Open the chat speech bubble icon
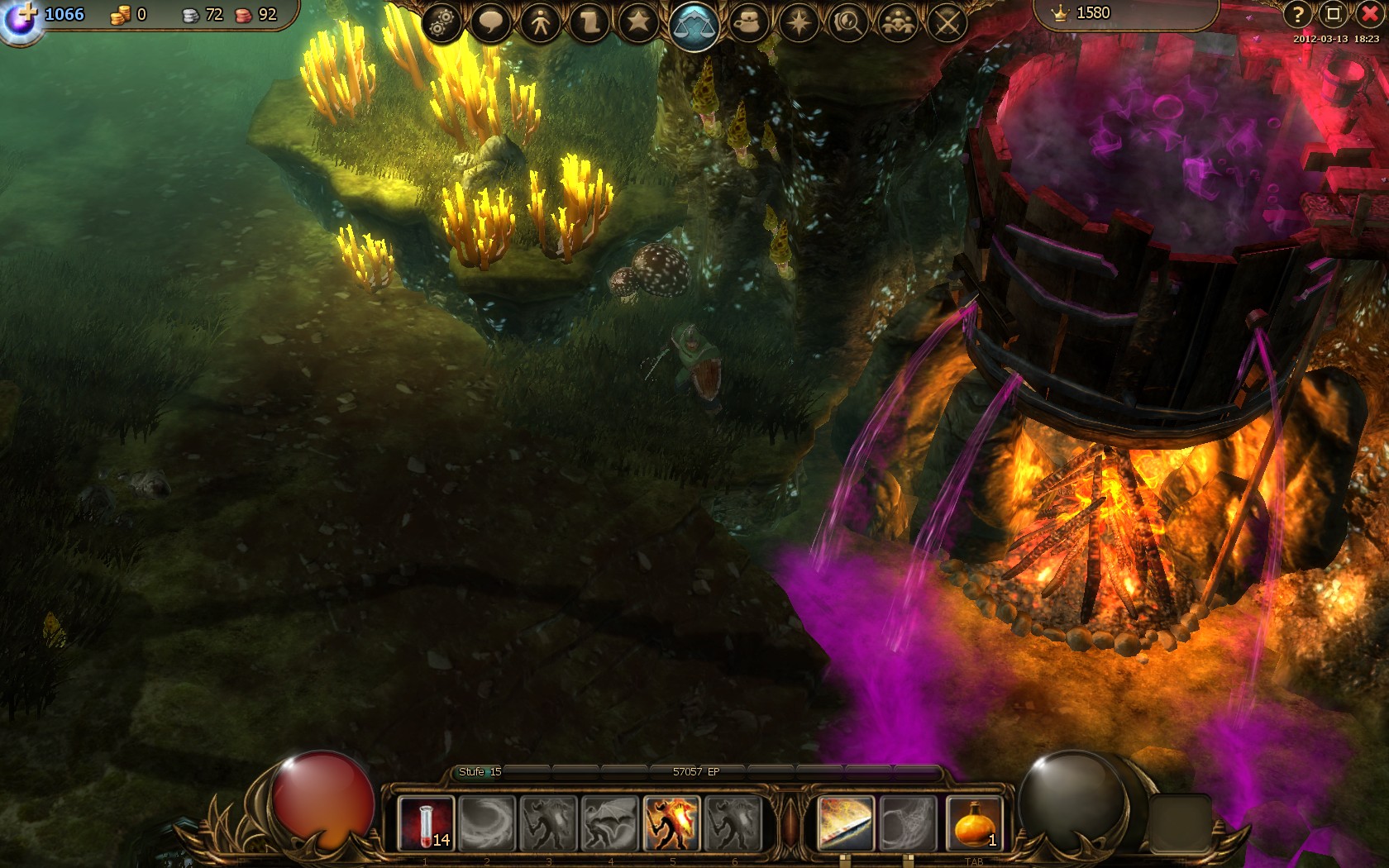The image size is (1389, 868). (x=489, y=22)
